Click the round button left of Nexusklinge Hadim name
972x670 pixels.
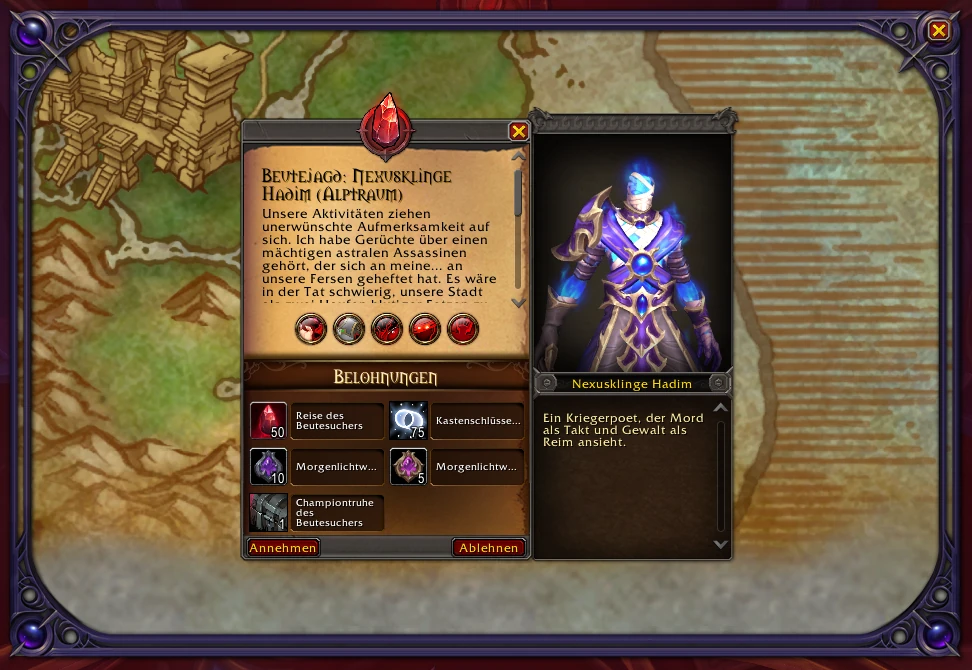click(546, 382)
